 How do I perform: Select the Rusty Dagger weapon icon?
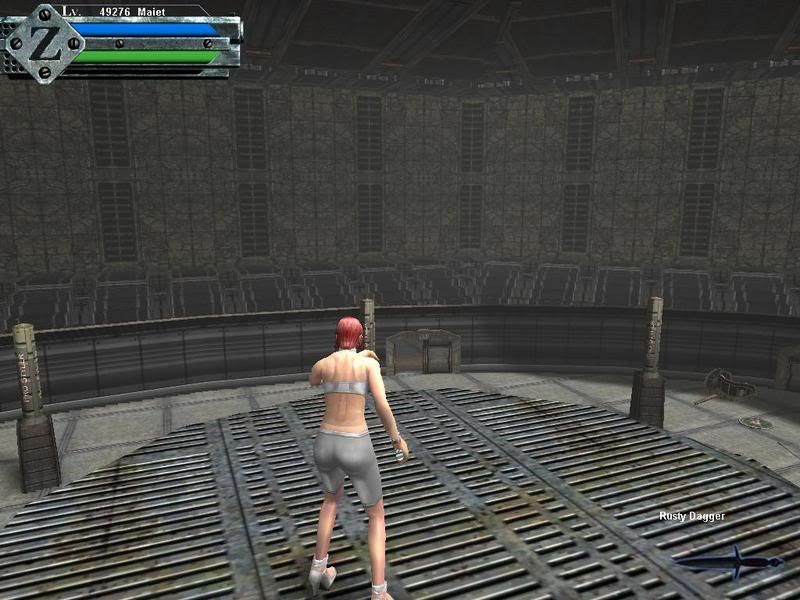(728, 562)
